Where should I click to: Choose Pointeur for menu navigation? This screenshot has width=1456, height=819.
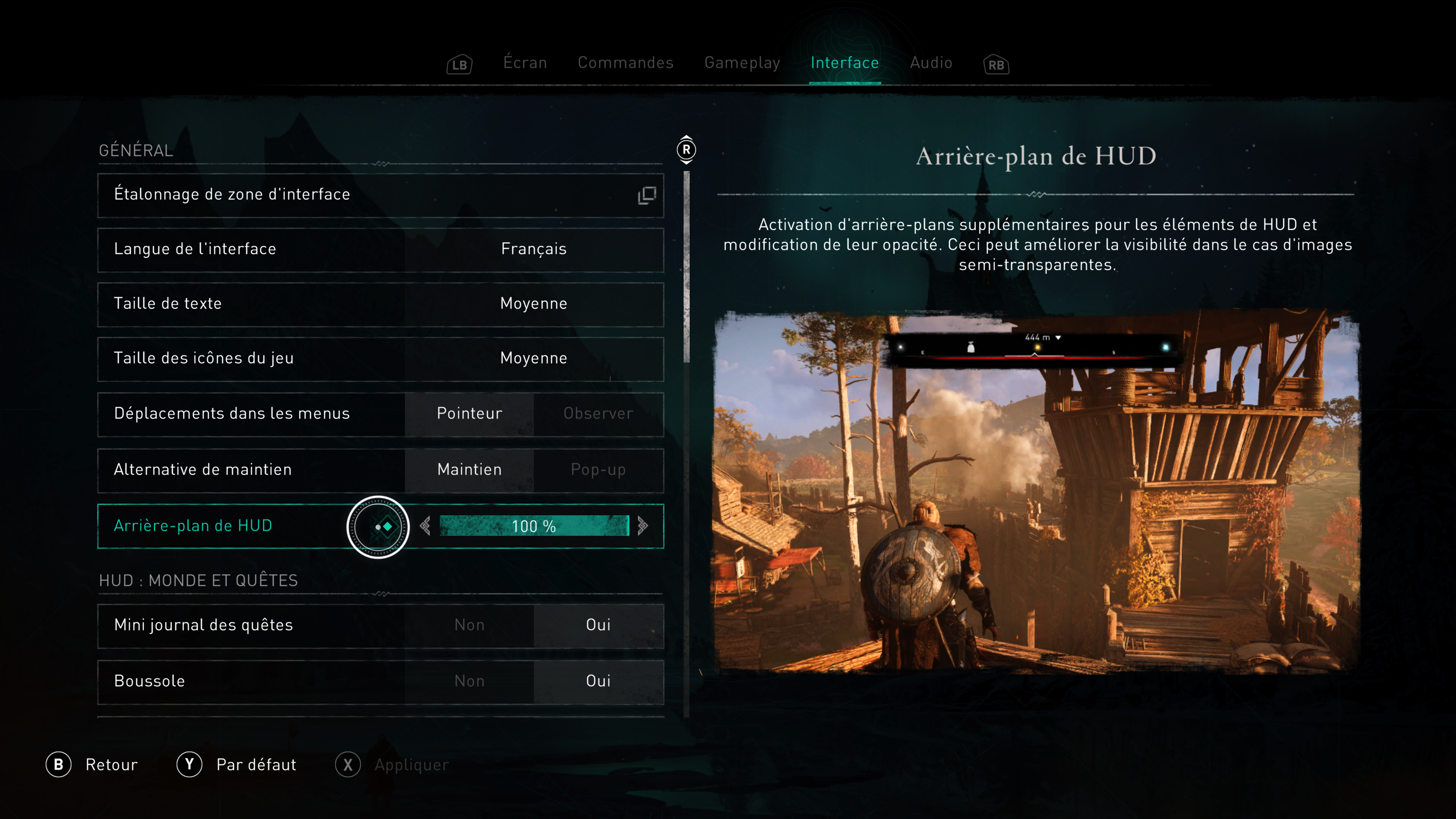[469, 414]
